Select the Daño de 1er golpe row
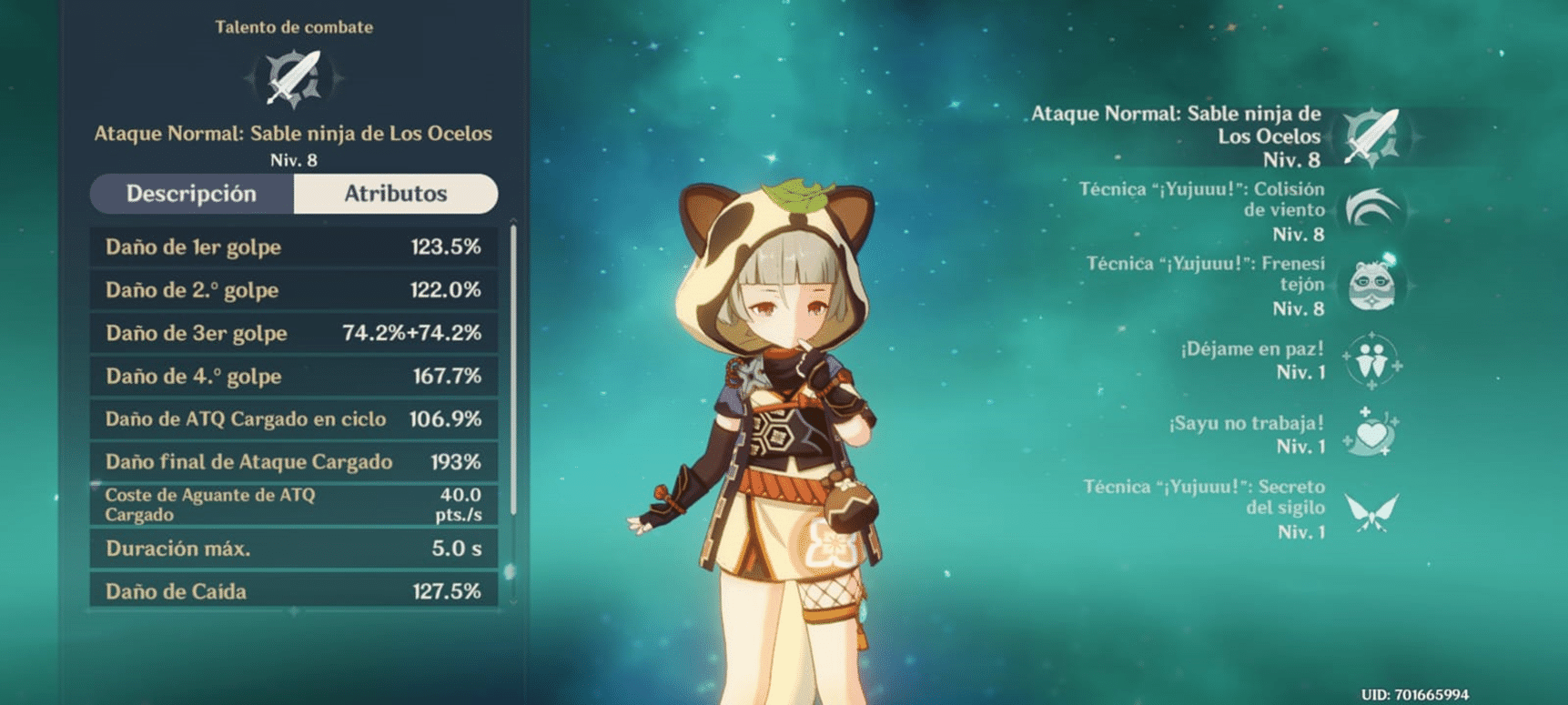The height and width of the screenshot is (705, 1568). pyautogui.click(x=293, y=247)
